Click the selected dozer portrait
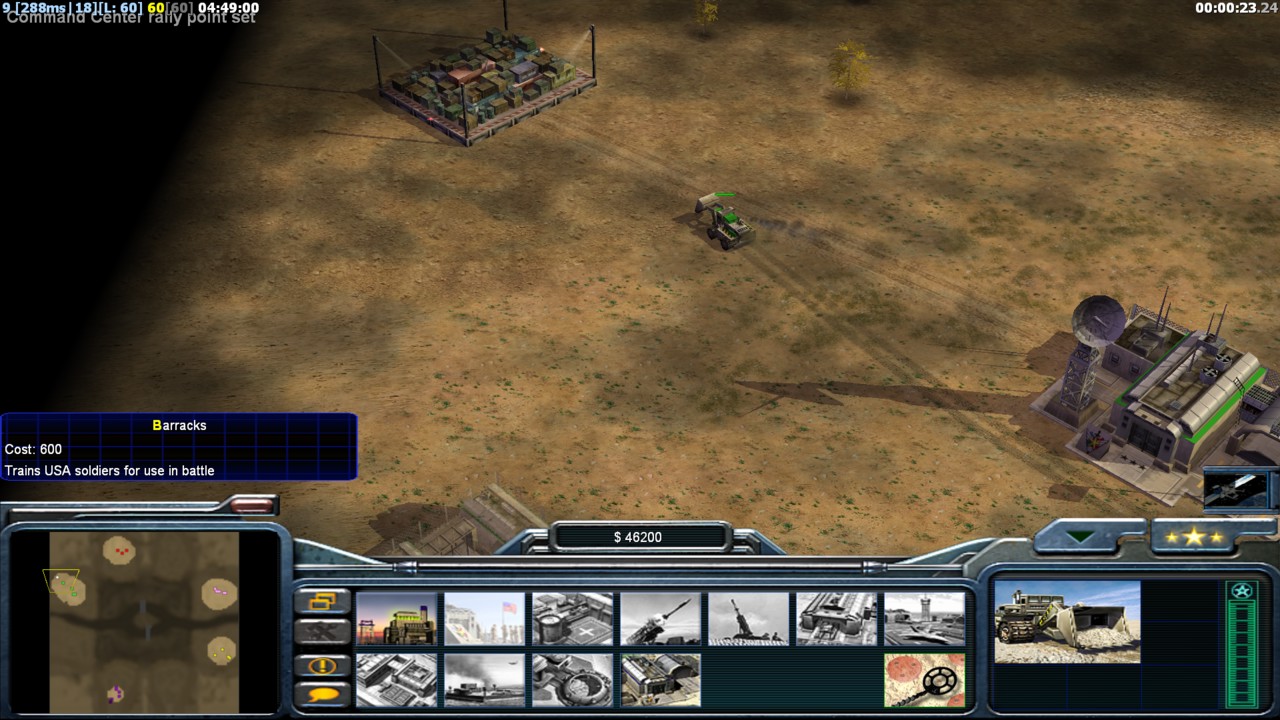The height and width of the screenshot is (720, 1280). click(x=1067, y=622)
